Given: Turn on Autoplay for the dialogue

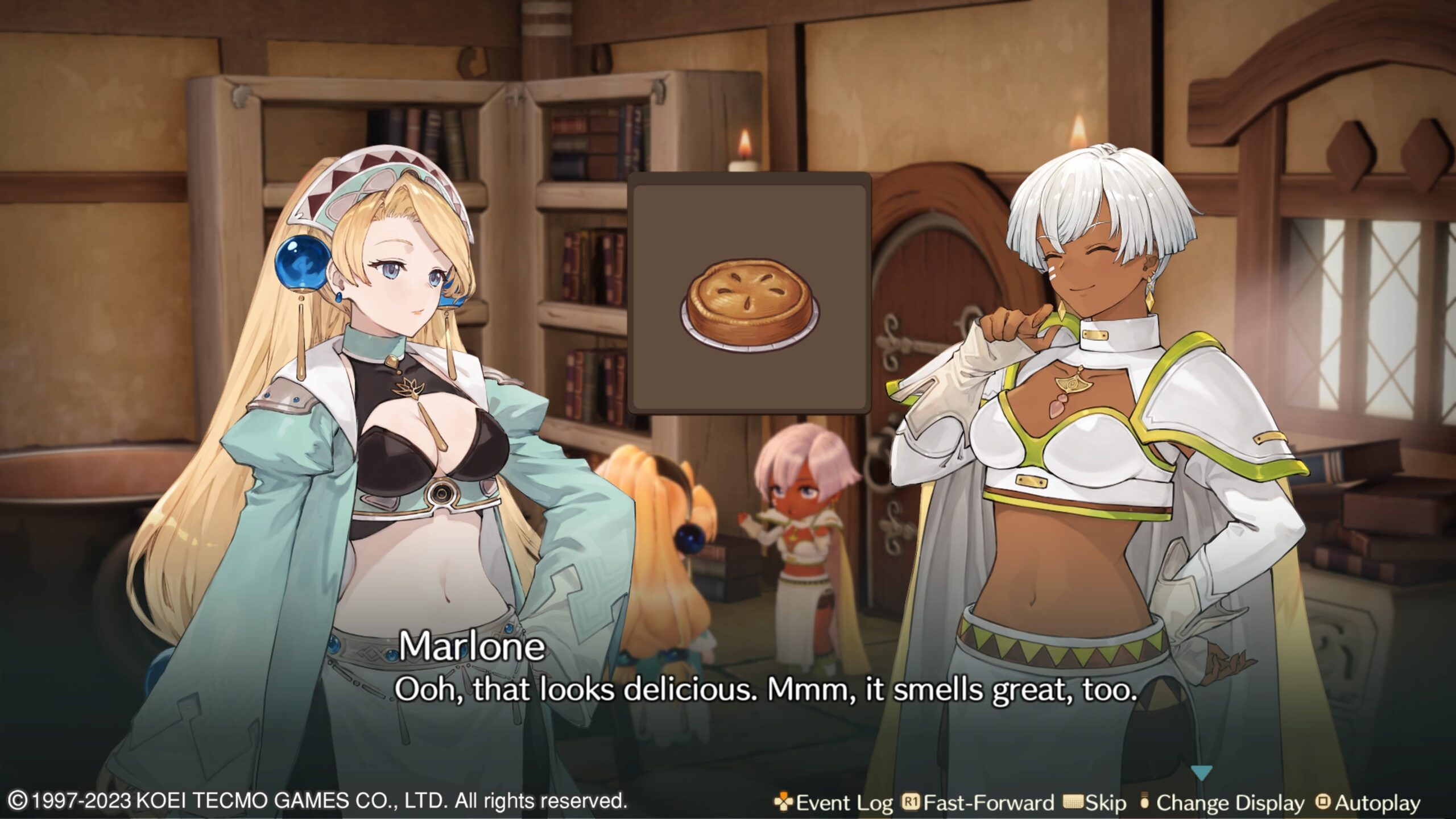Looking at the screenshot, I should 1368,803.
